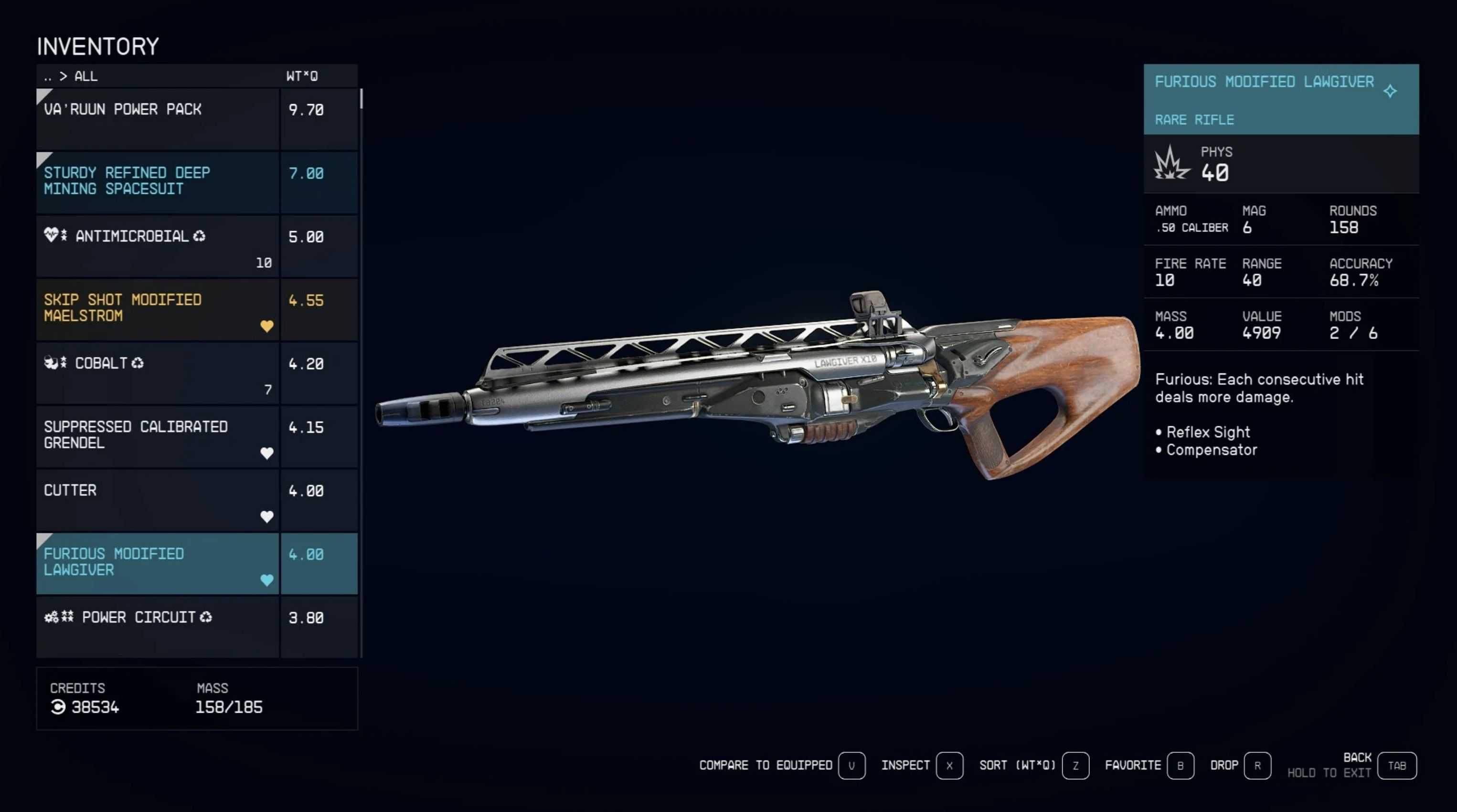
Task: Go back from the inventory
Action: coord(1396,766)
